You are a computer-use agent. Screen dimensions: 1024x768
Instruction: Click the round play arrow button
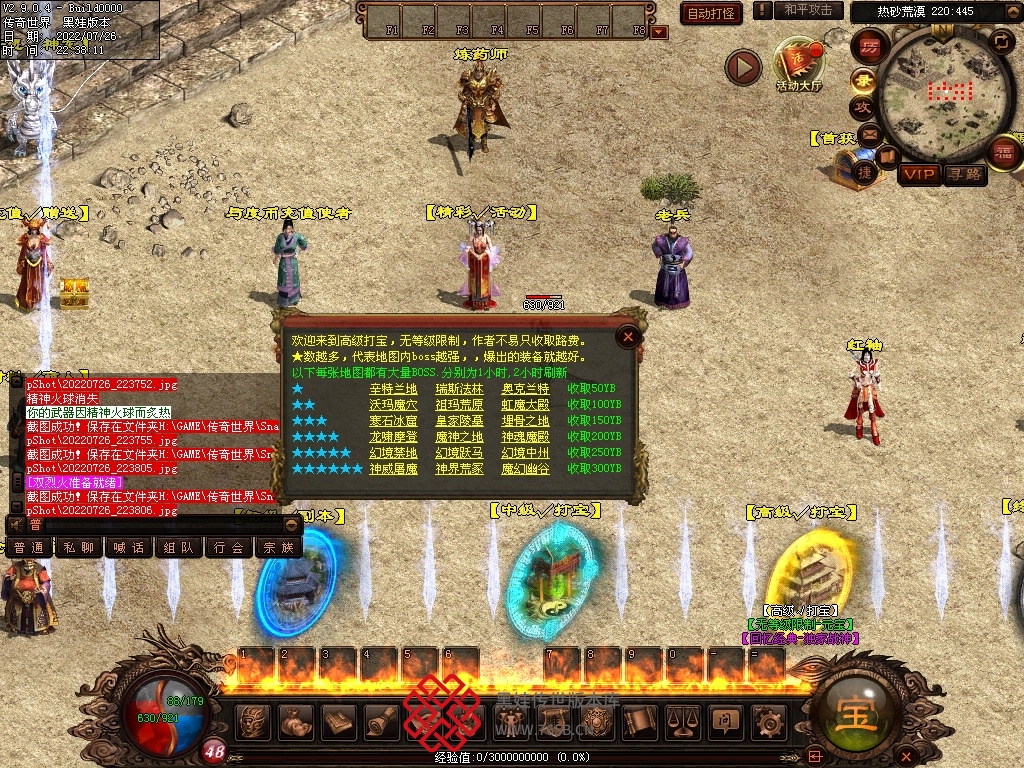[x=743, y=67]
